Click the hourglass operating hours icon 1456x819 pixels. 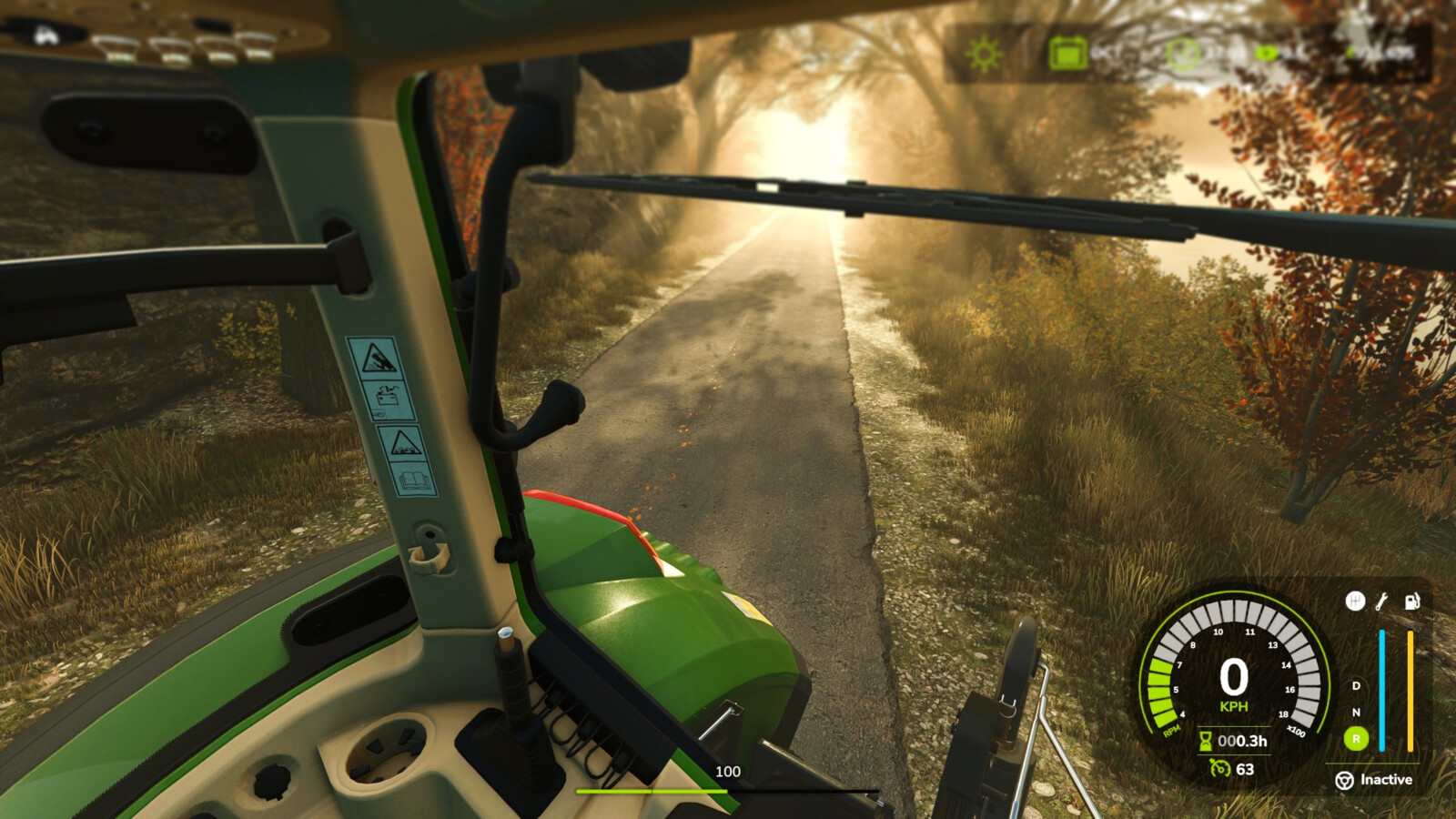(x=1206, y=742)
